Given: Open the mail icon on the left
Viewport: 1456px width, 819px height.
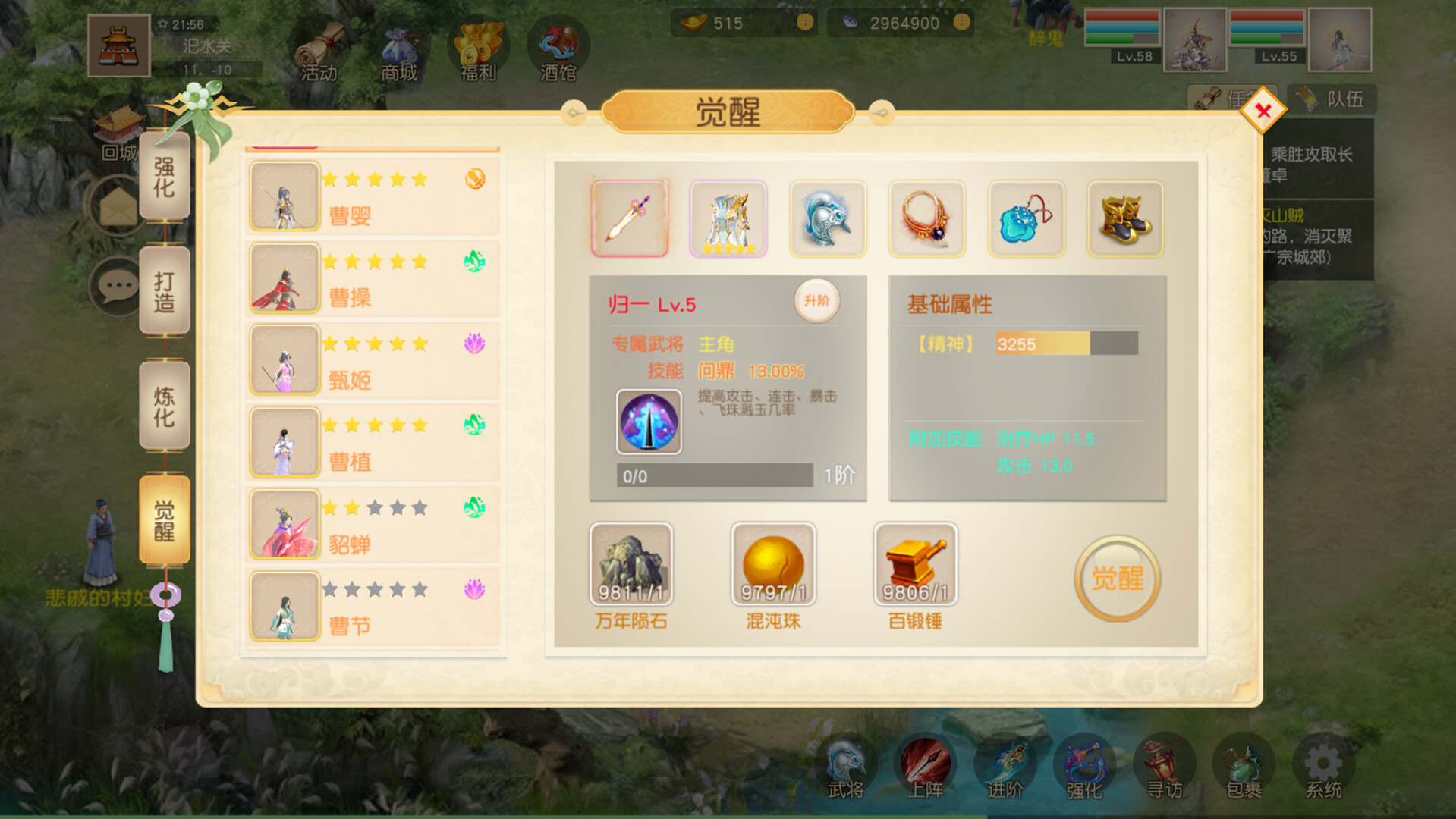Looking at the screenshot, I should 115,206.
